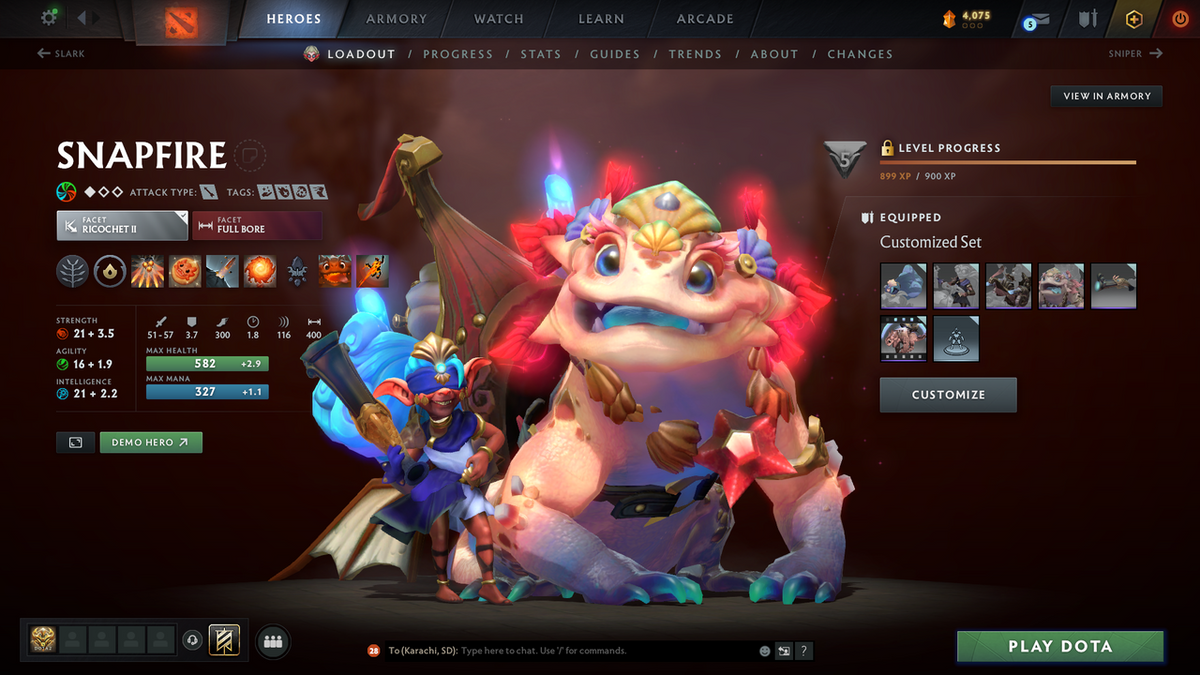Click the Play Dota button
Viewport: 1200px width, 675px height.
coord(1060,647)
